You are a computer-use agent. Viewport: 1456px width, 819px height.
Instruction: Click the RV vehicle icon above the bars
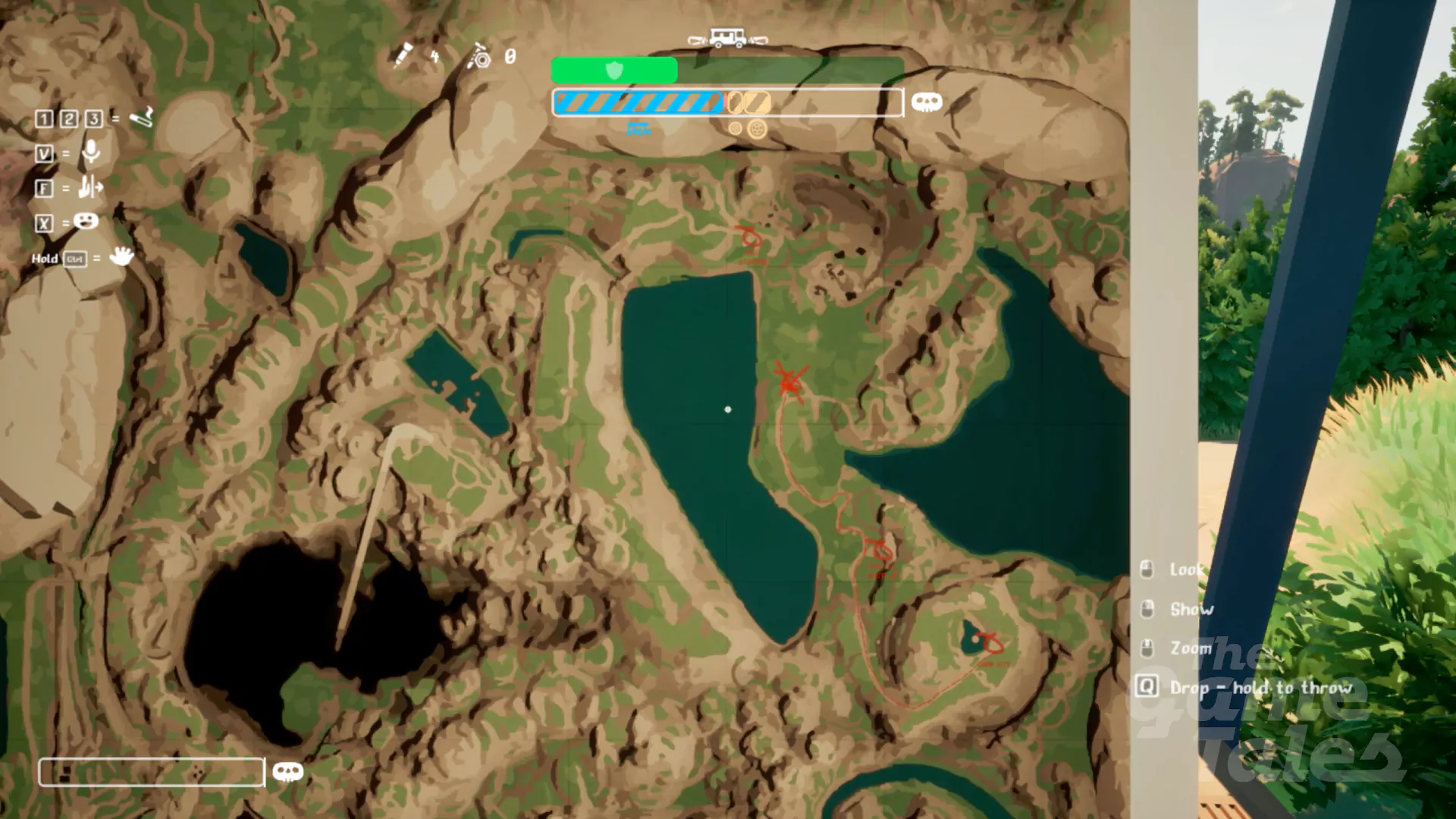coord(727,37)
